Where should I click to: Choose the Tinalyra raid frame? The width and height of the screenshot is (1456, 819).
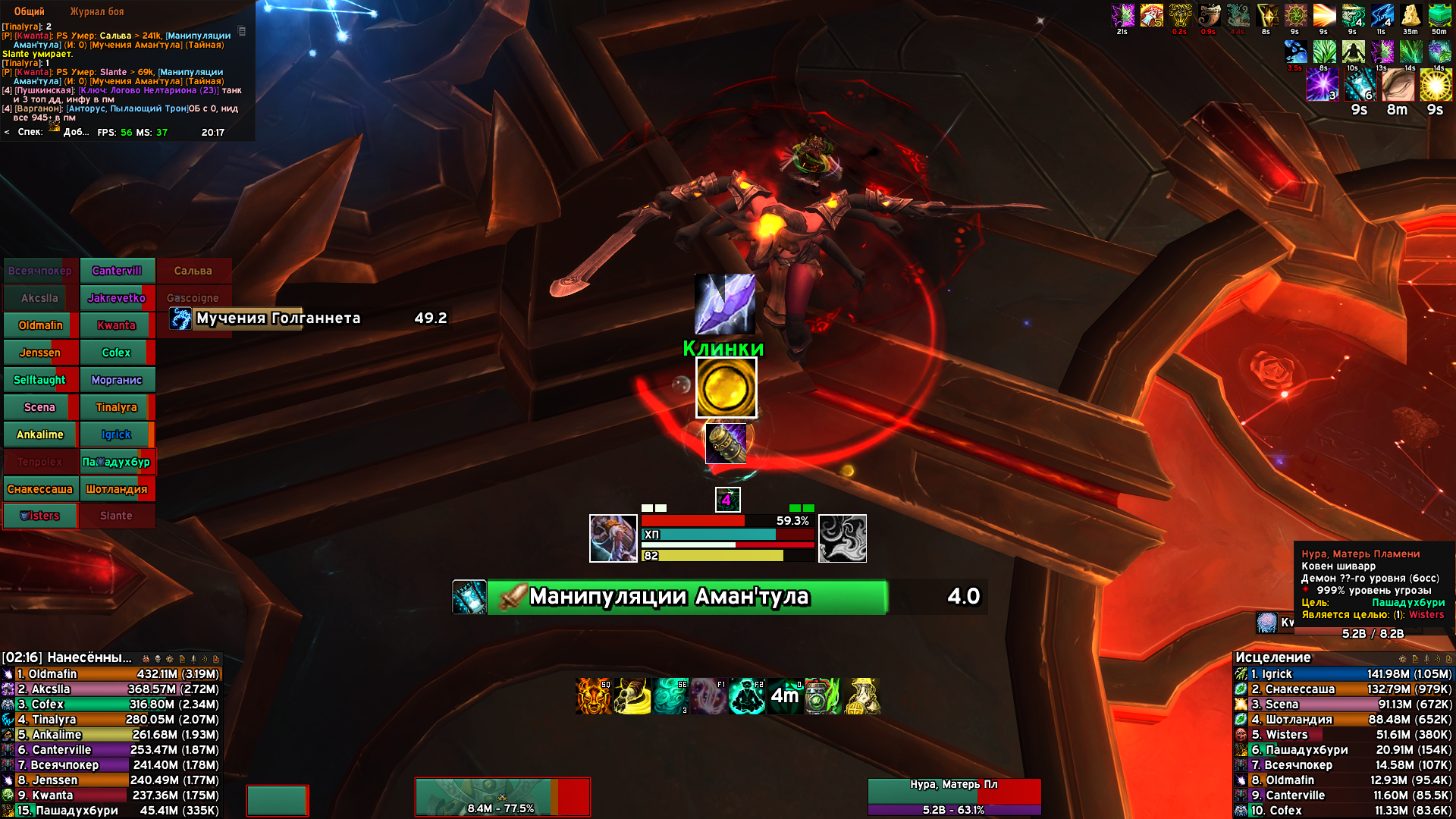116,407
